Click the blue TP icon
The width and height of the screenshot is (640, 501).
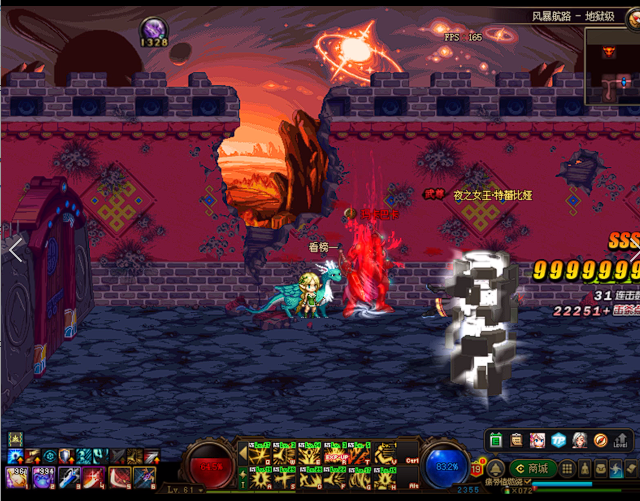click(558, 440)
